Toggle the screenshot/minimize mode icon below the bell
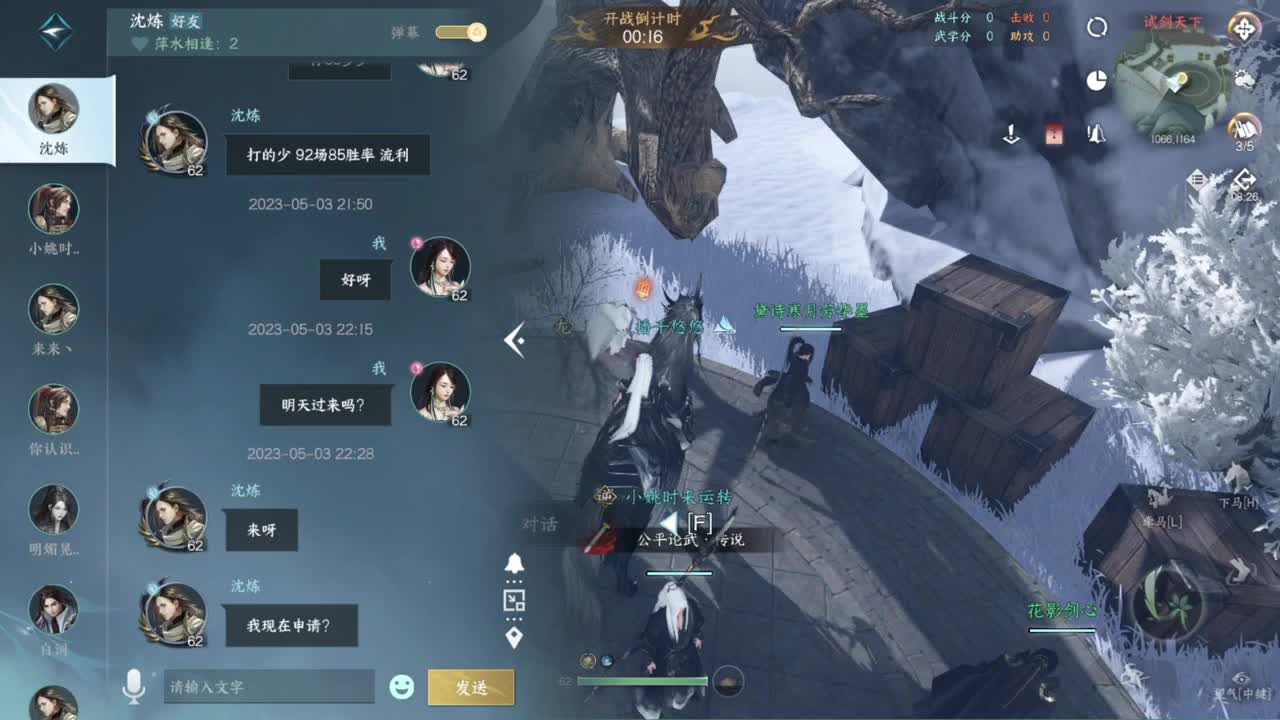Viewport: 1280px width, 720px height. [x=514, y=600]
